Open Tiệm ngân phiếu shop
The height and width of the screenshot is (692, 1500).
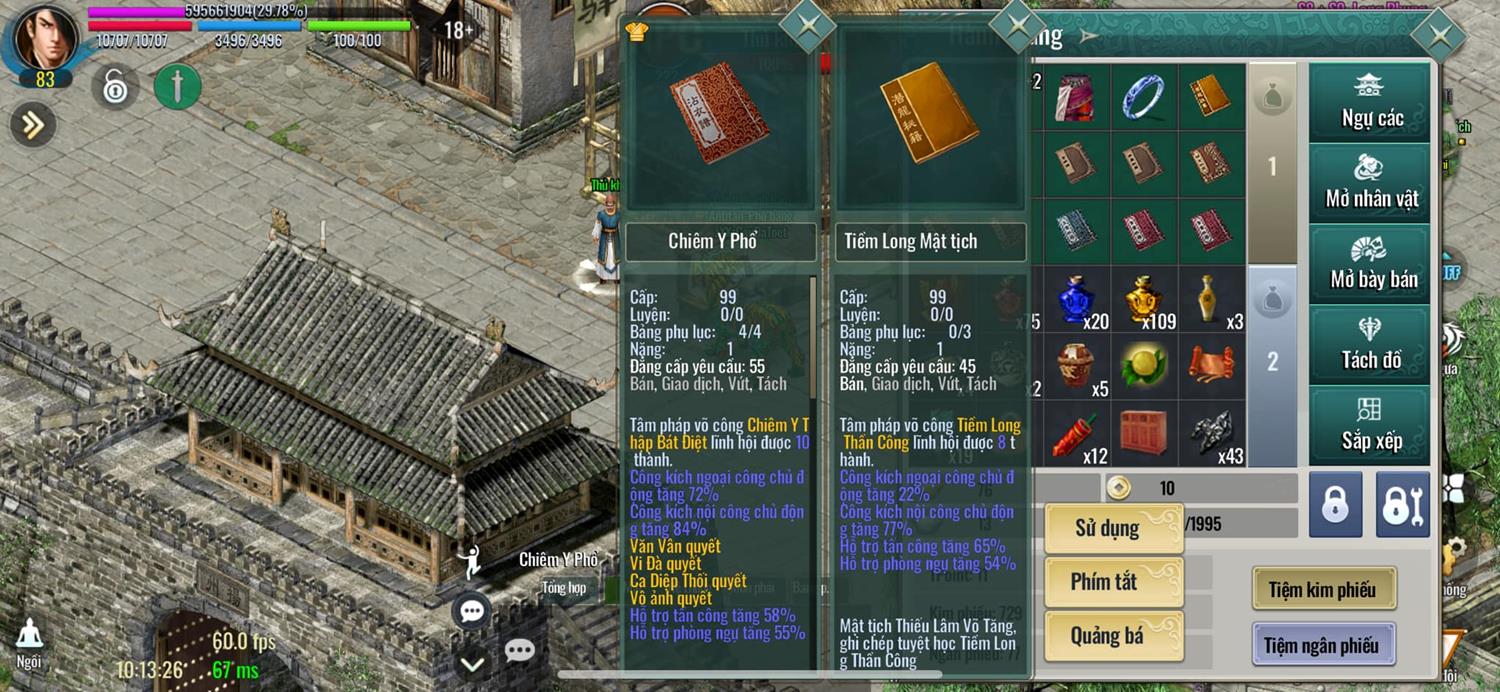[x=1323, y=645]
